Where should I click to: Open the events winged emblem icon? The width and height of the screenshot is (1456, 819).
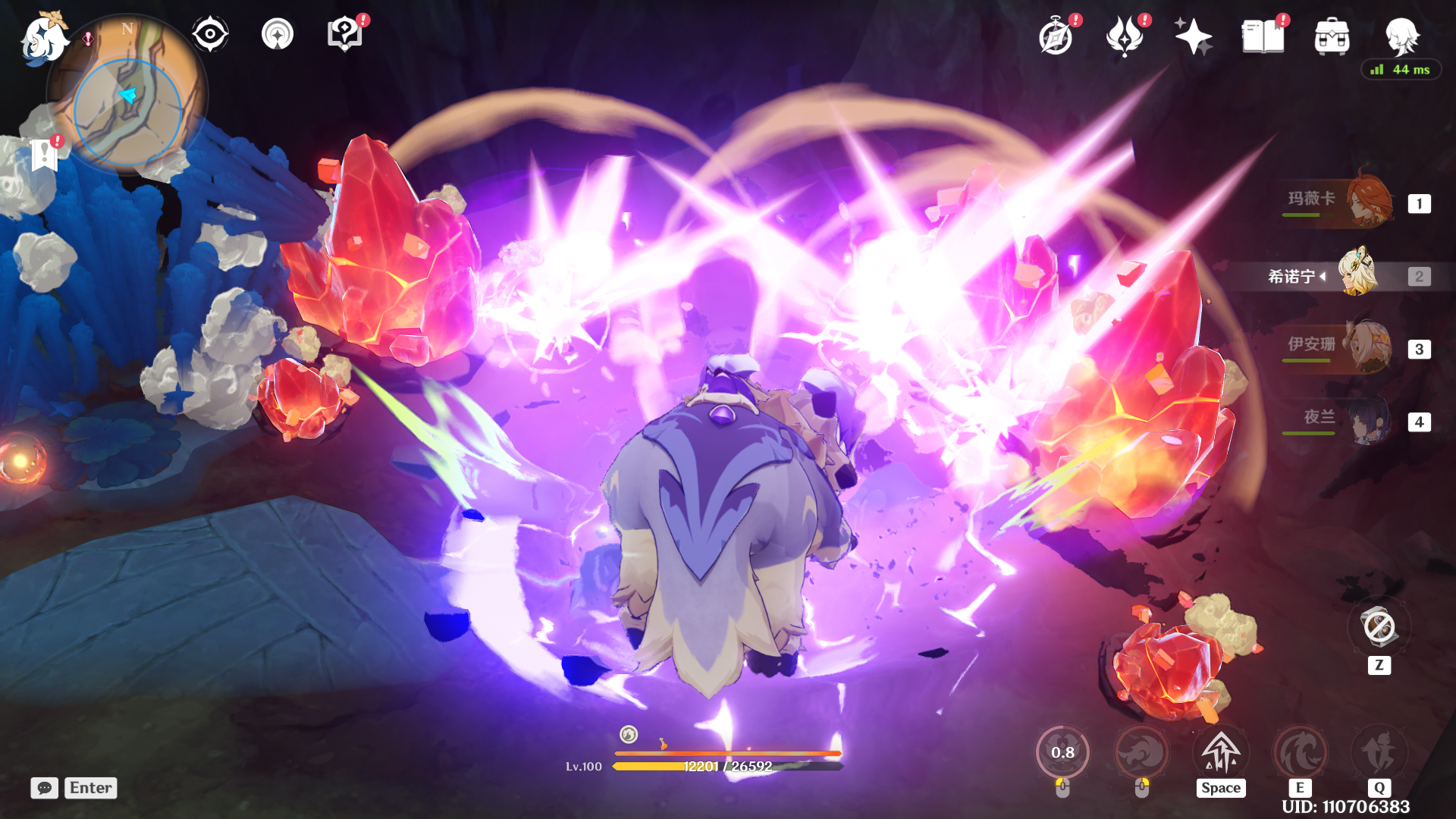tap(1125, 36)
